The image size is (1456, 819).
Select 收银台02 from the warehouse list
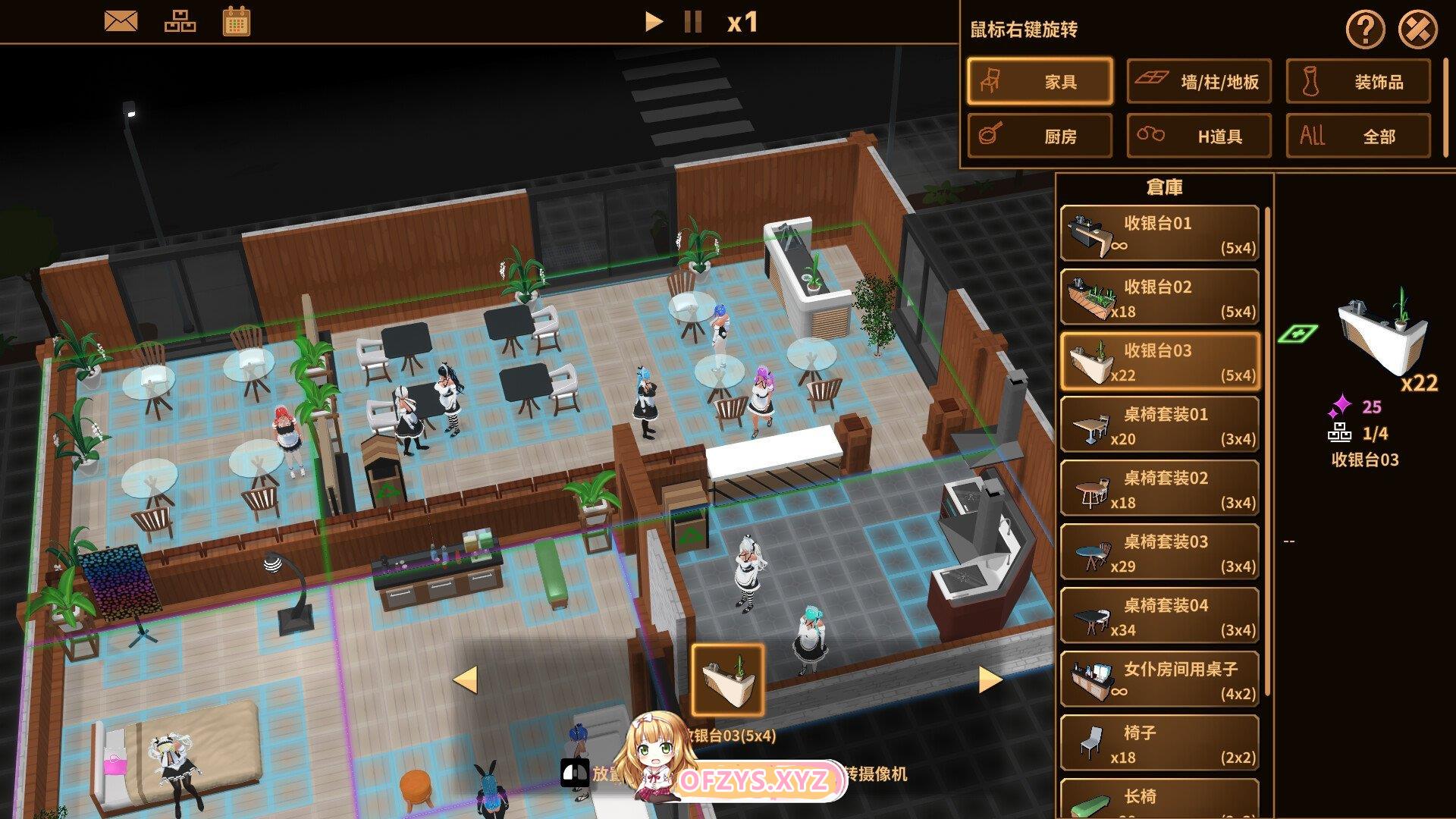(x=1159, y=297)
